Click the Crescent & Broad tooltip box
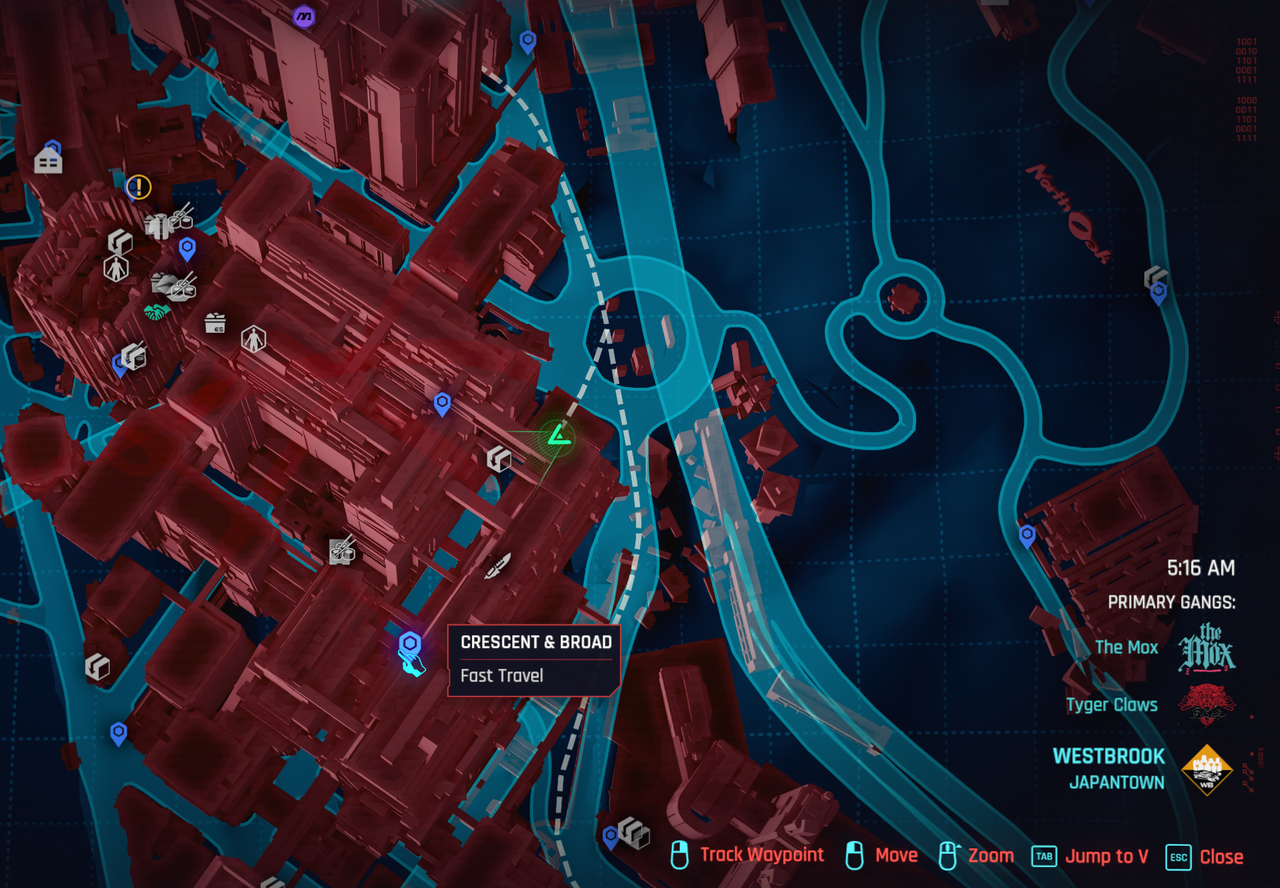1280x888 pixels. coord(534,659)
